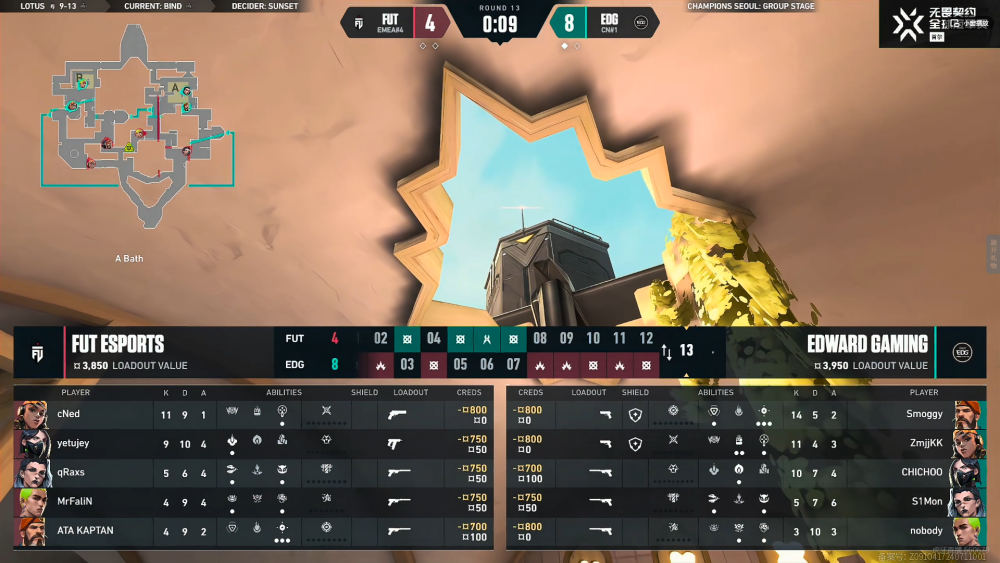The image size is (1000, 563).
Task: Open the minimap of the Bind map
Action: click(x=137, y=125)
